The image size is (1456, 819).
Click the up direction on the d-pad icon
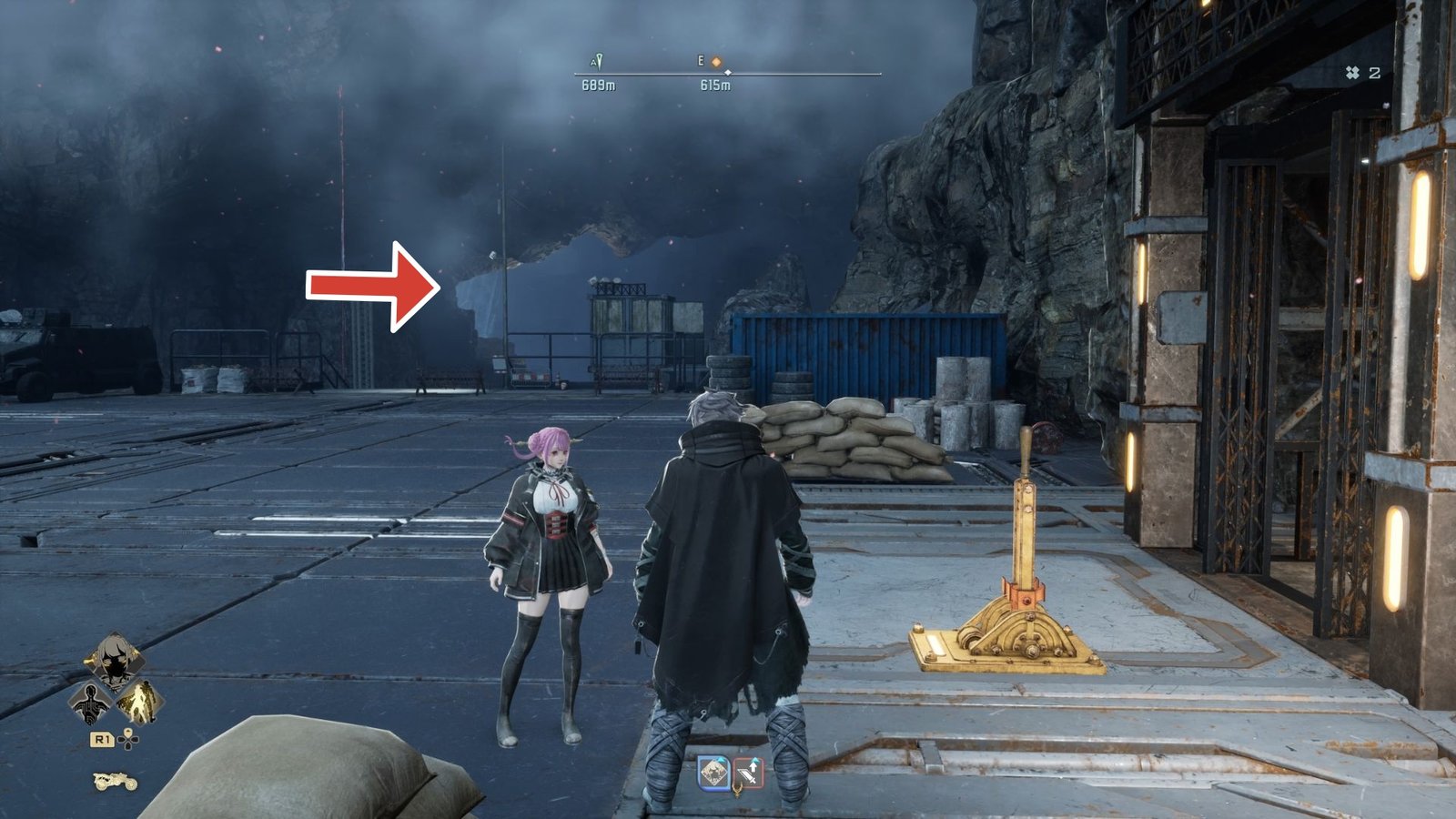(x=128, y=733)
